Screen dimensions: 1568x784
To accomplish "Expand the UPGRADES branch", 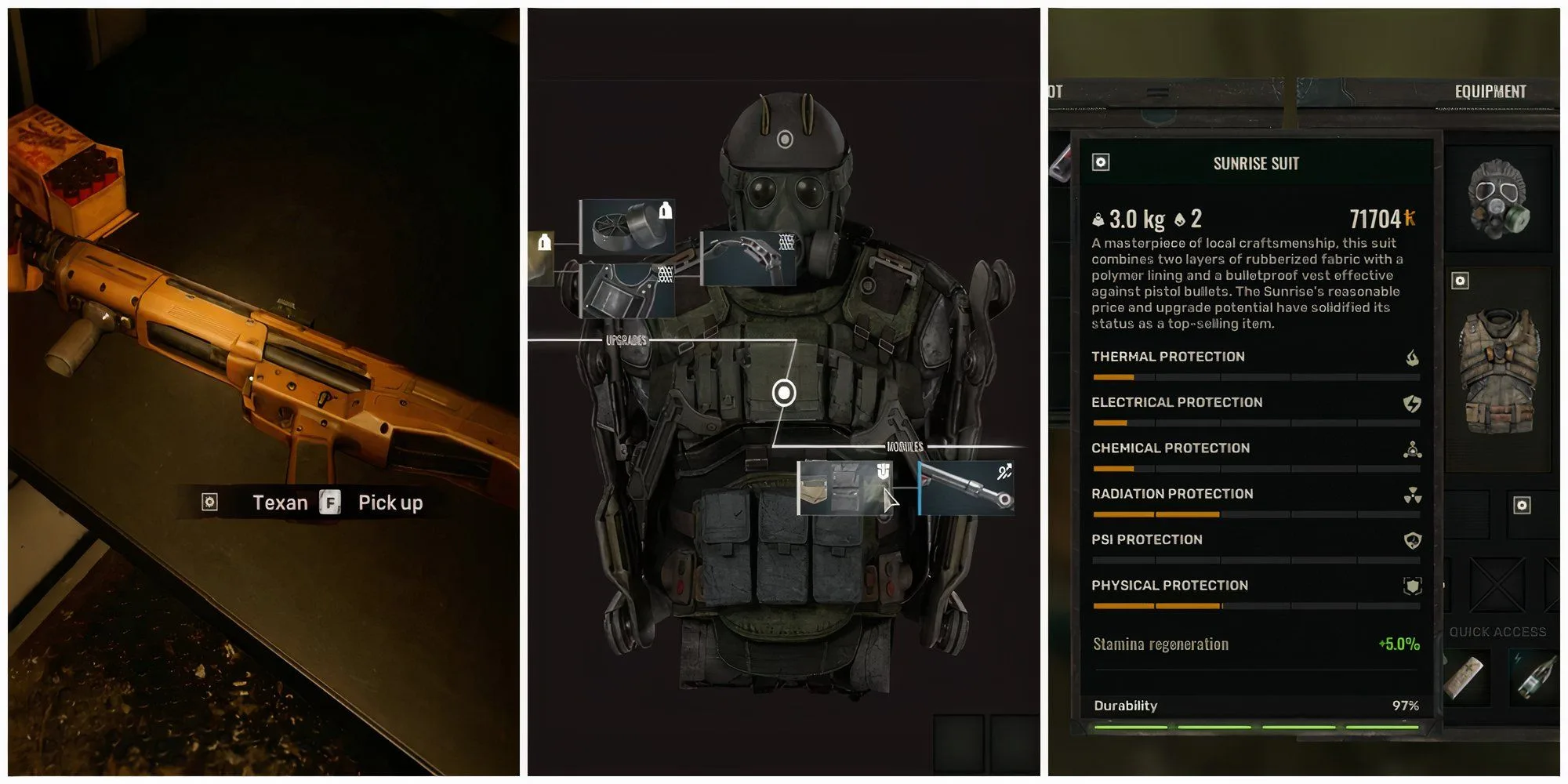I will 627,340.
